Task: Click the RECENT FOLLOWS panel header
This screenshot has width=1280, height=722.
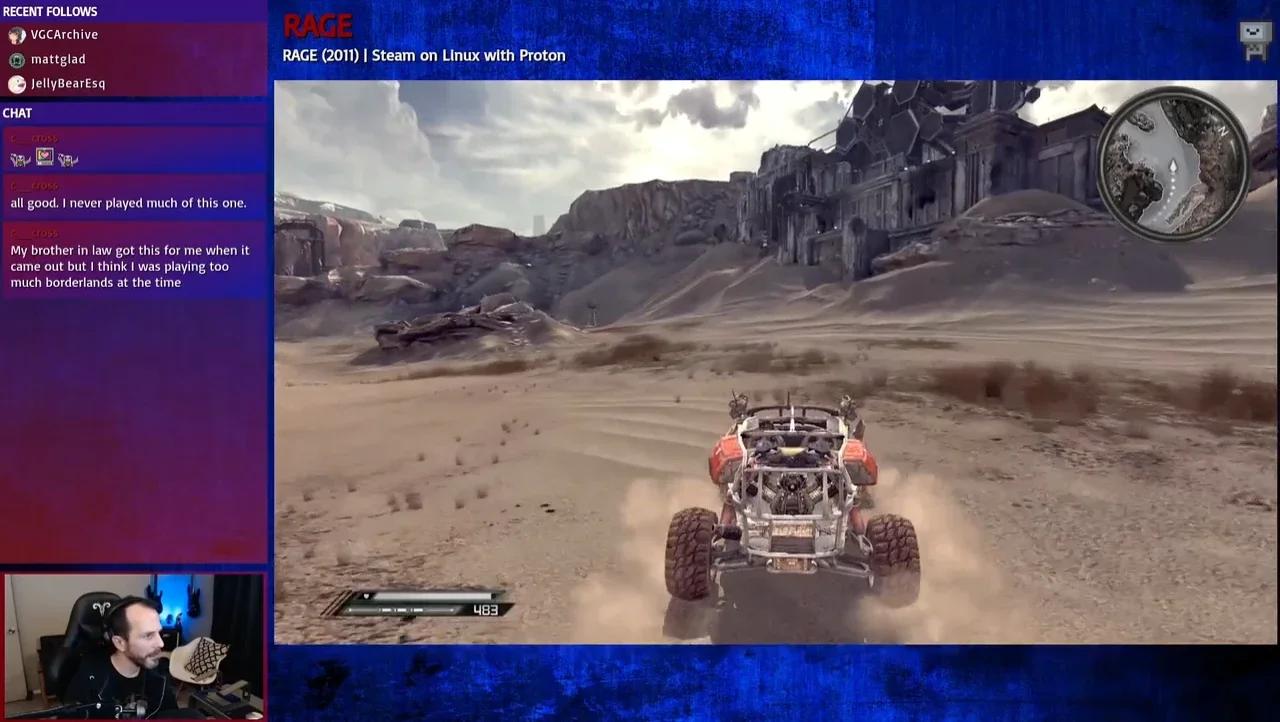Action: pyautogui.click(x=50, y=11)
